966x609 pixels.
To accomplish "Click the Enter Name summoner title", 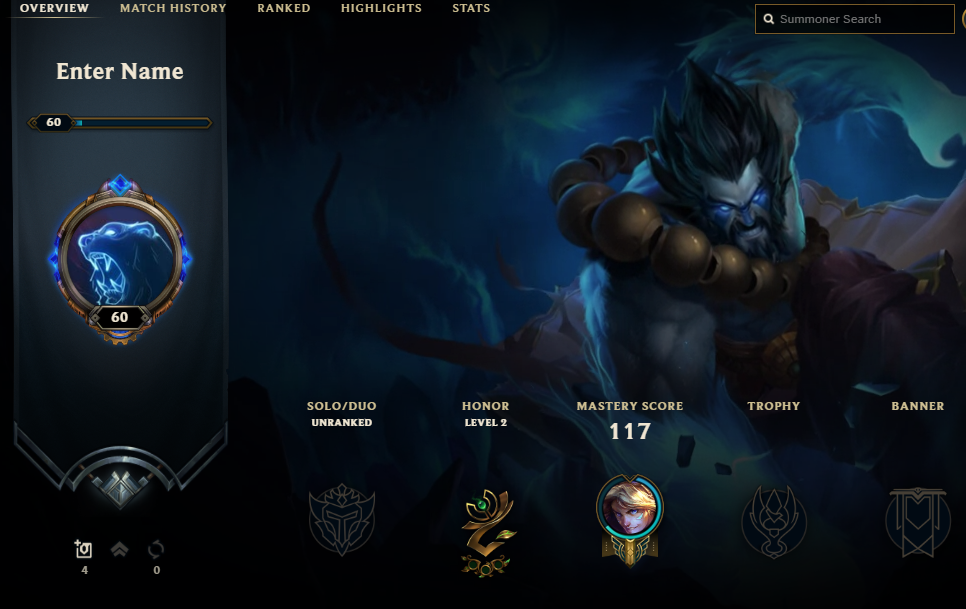I will coord(120,72).
